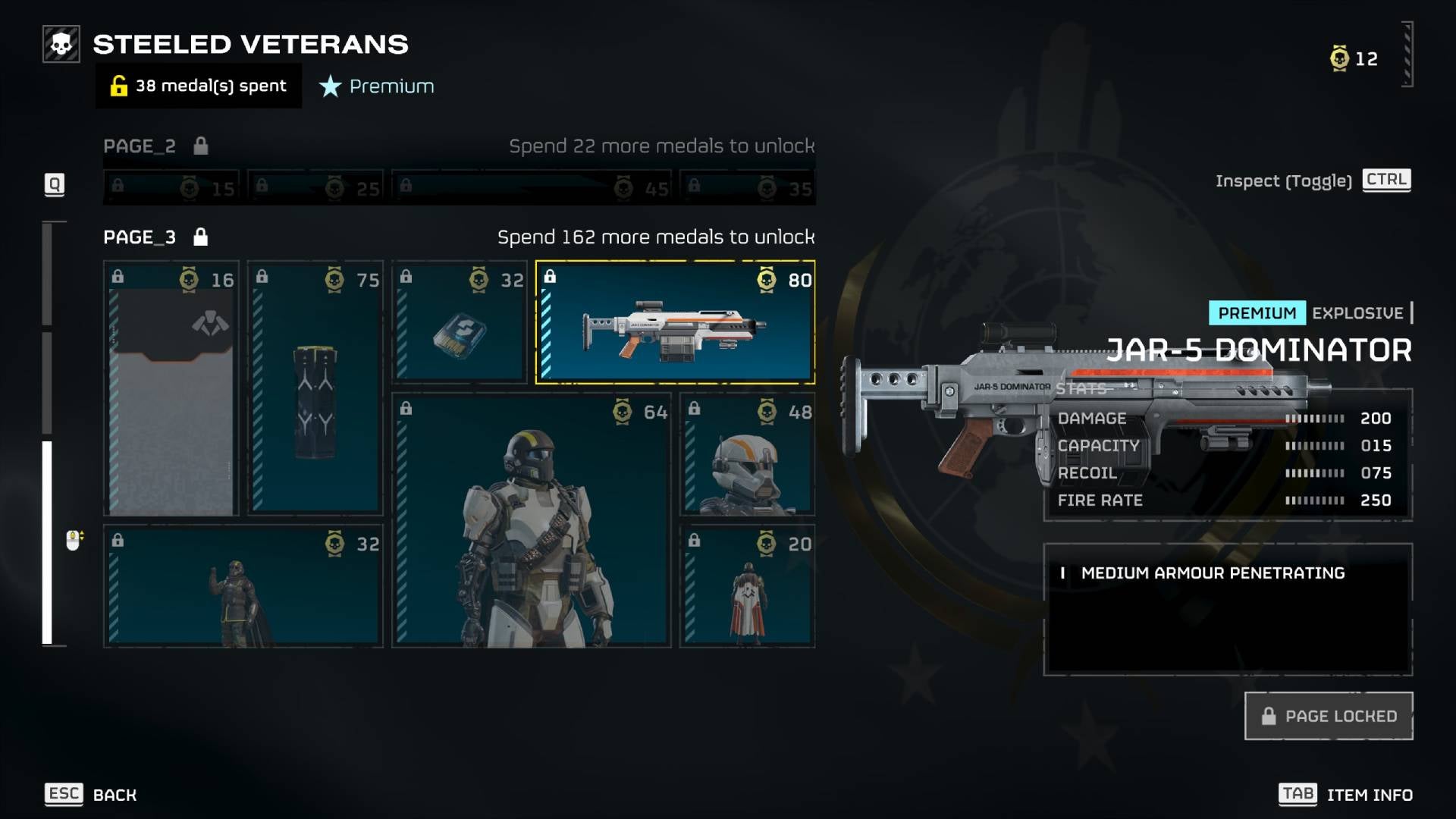Open the 16-medal grey player card tile
Image resolution: width=1456 pixels, height=819 pixels.
tap(171, 388)
